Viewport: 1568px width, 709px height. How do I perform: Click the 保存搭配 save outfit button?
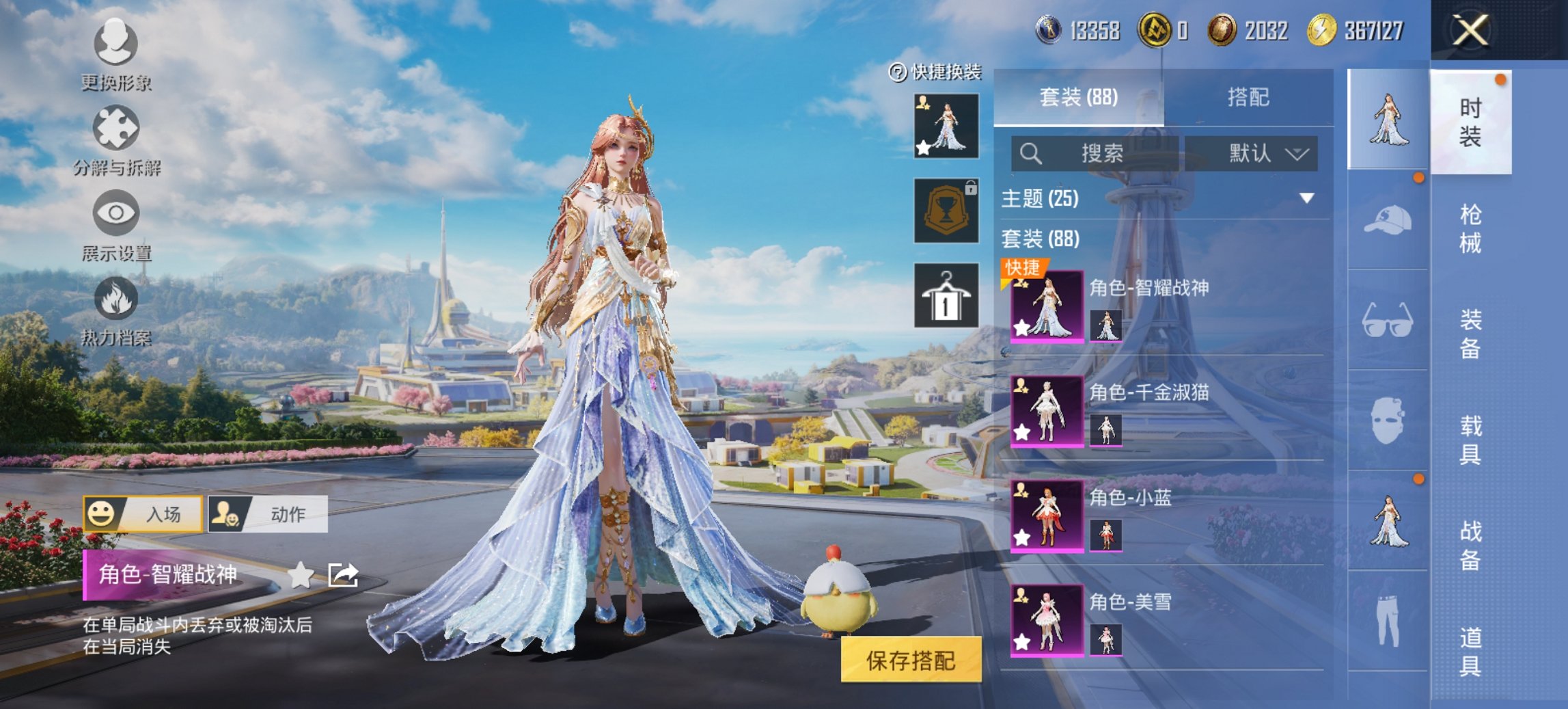pyautogui.click(x=911, y=660)
